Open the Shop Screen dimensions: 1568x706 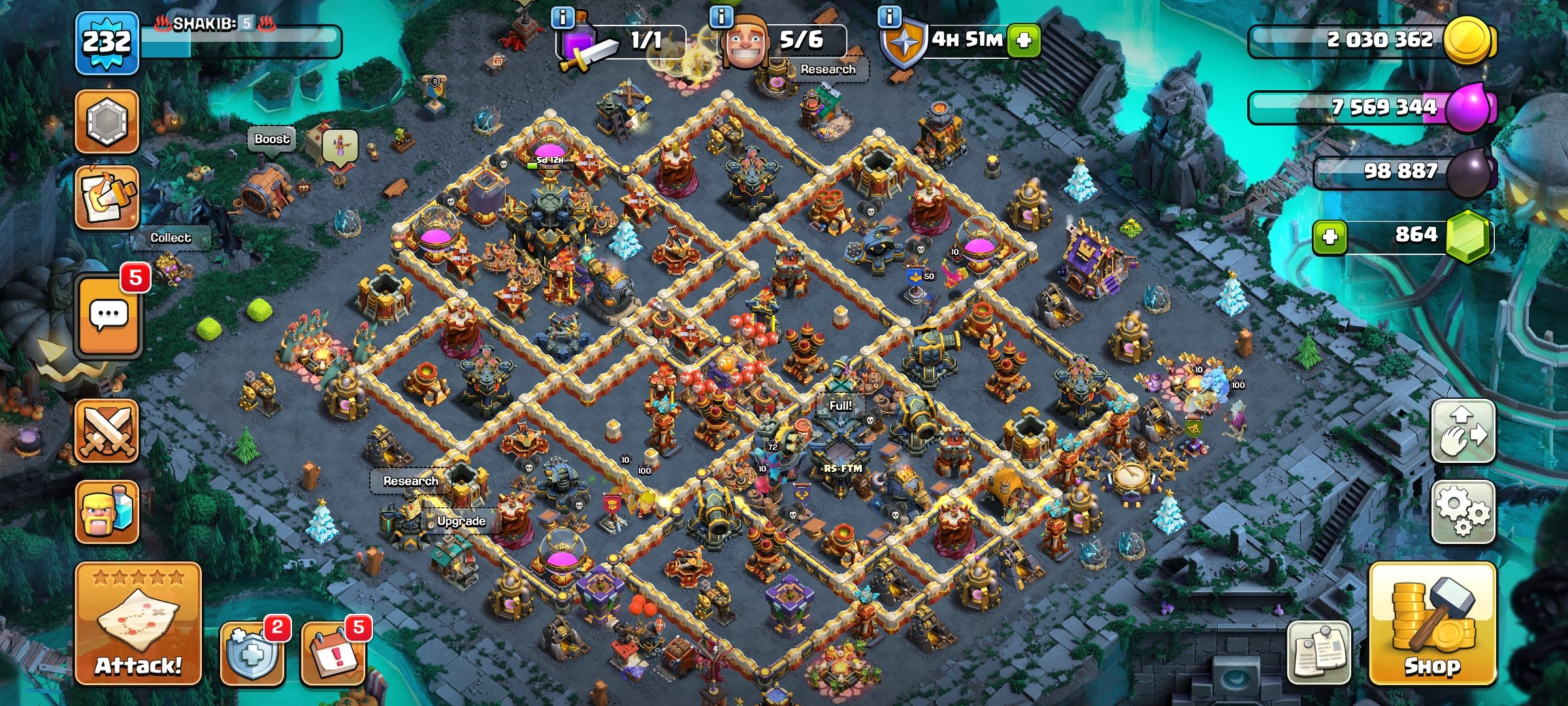pos(1432,624)
